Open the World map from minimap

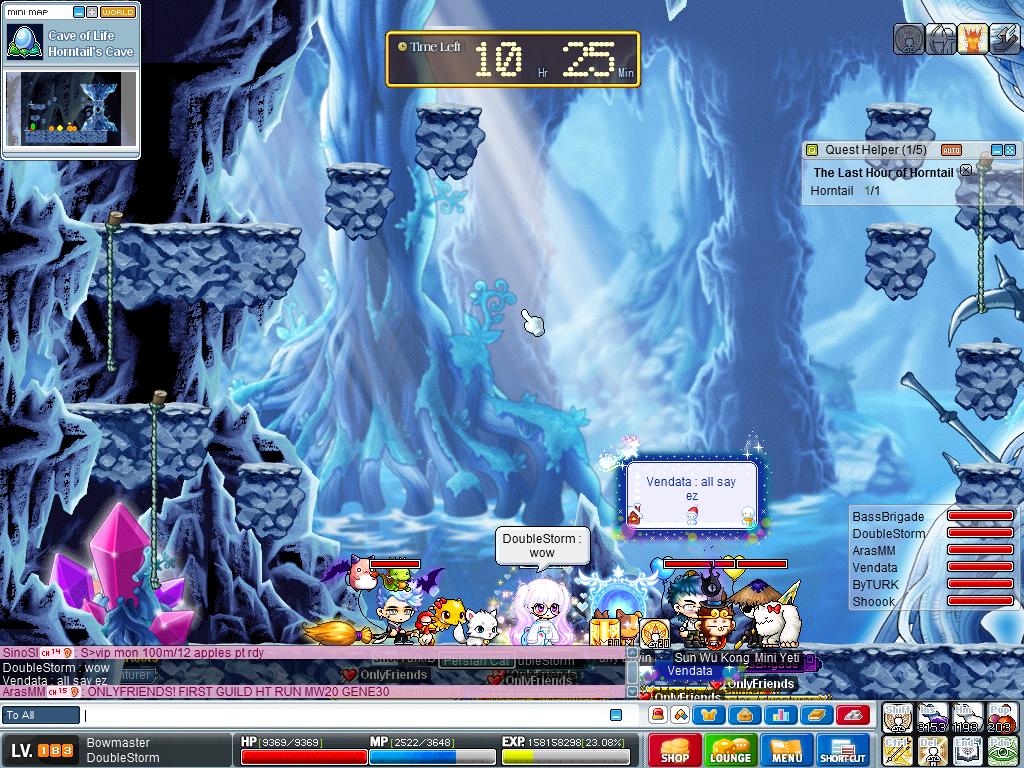click(x=118, y=12)
